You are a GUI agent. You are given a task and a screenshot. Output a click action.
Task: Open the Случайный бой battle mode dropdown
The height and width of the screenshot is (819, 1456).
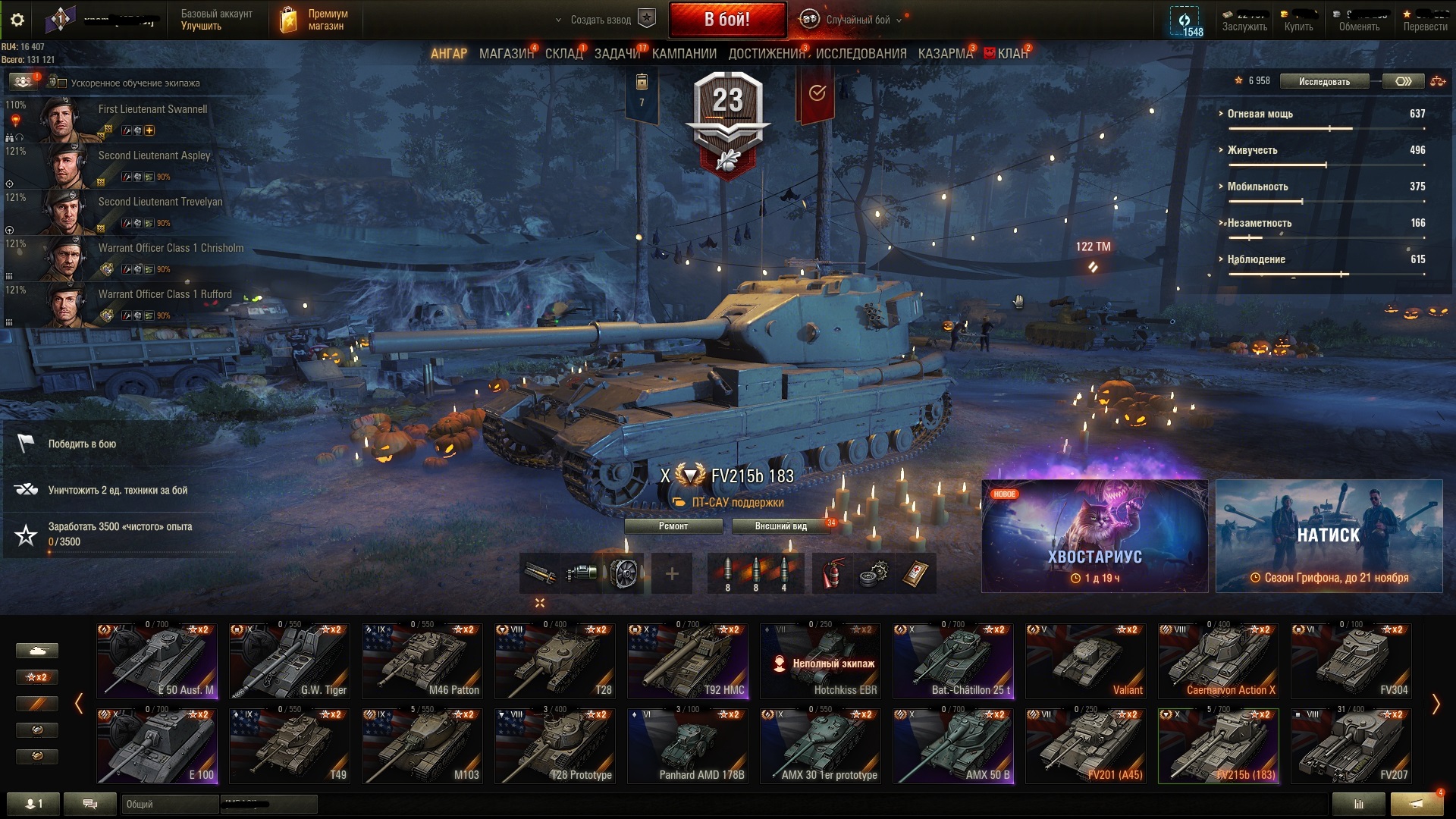click(857, 20)
